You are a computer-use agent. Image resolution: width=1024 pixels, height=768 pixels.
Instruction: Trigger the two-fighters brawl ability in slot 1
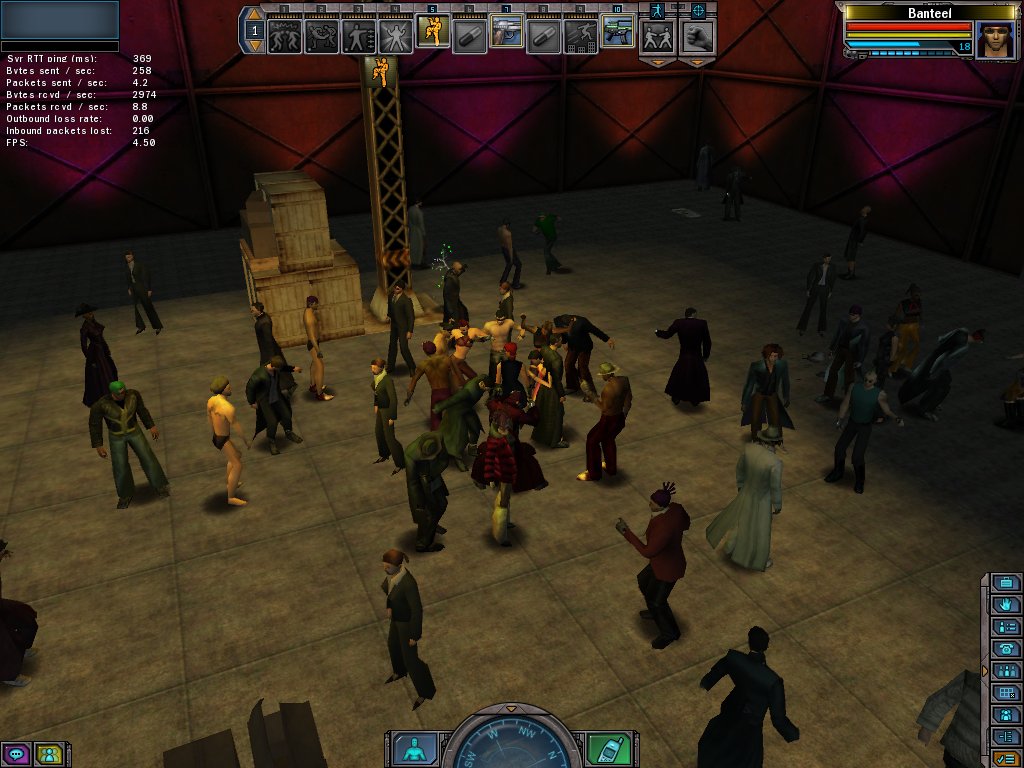coord(284,34)
